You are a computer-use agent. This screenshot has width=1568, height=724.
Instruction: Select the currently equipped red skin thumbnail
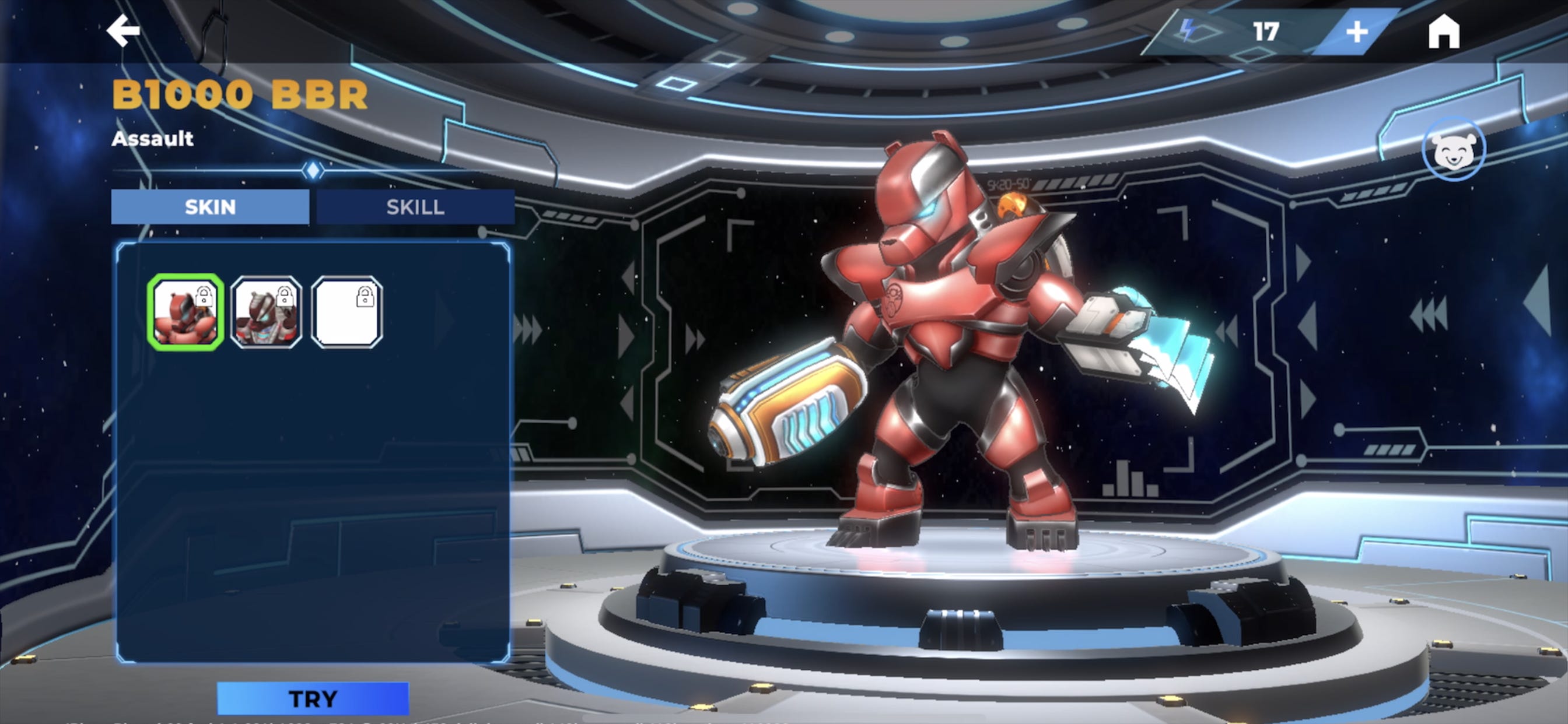click(187, 314)
